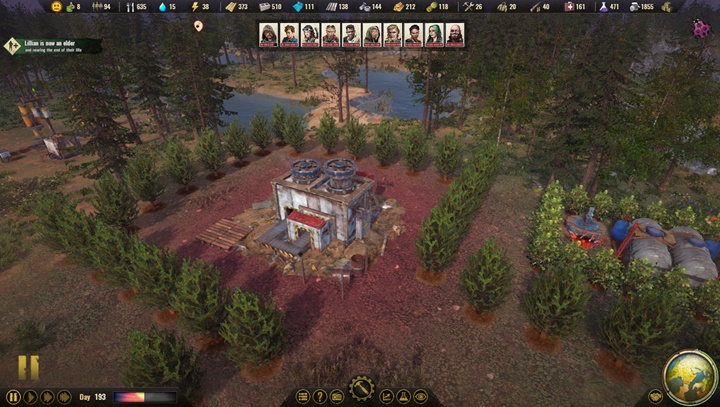Open the globe world map
This screenshot has width=720, height=407.
tap(689, 375)
